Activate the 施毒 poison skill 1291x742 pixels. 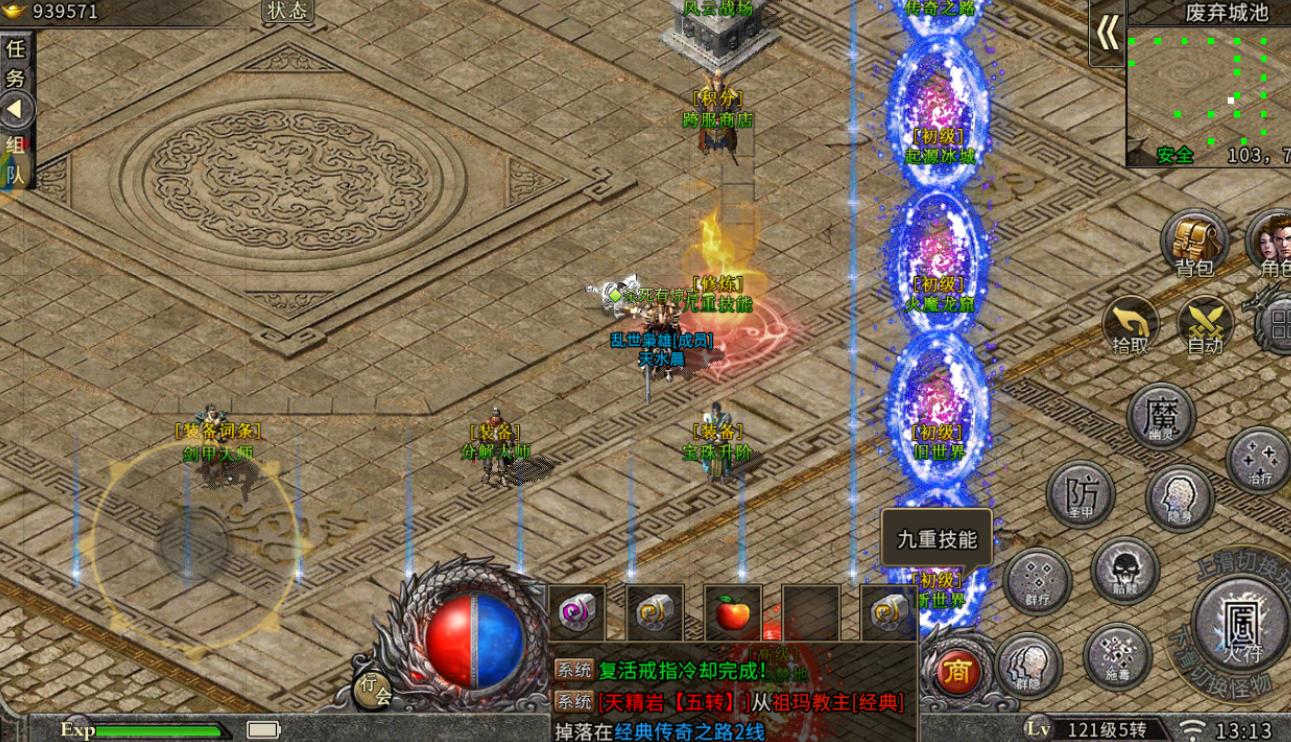point(1117,657)
